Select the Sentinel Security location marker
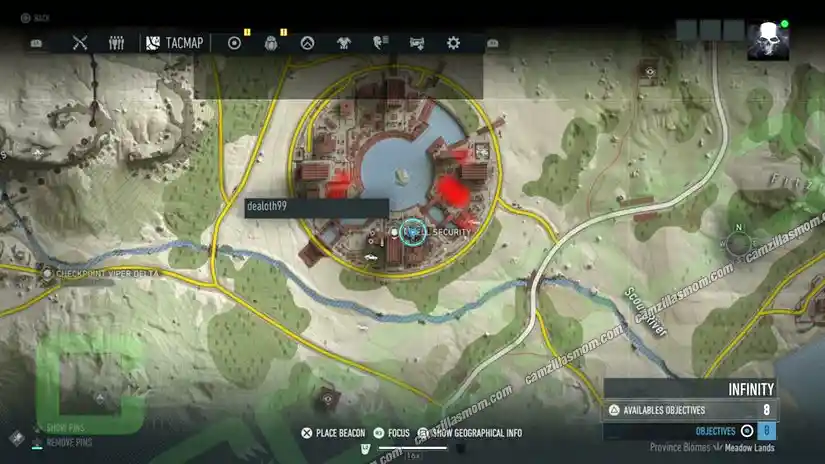The height and width of the screenshot is (464, 825). [411, 232]
